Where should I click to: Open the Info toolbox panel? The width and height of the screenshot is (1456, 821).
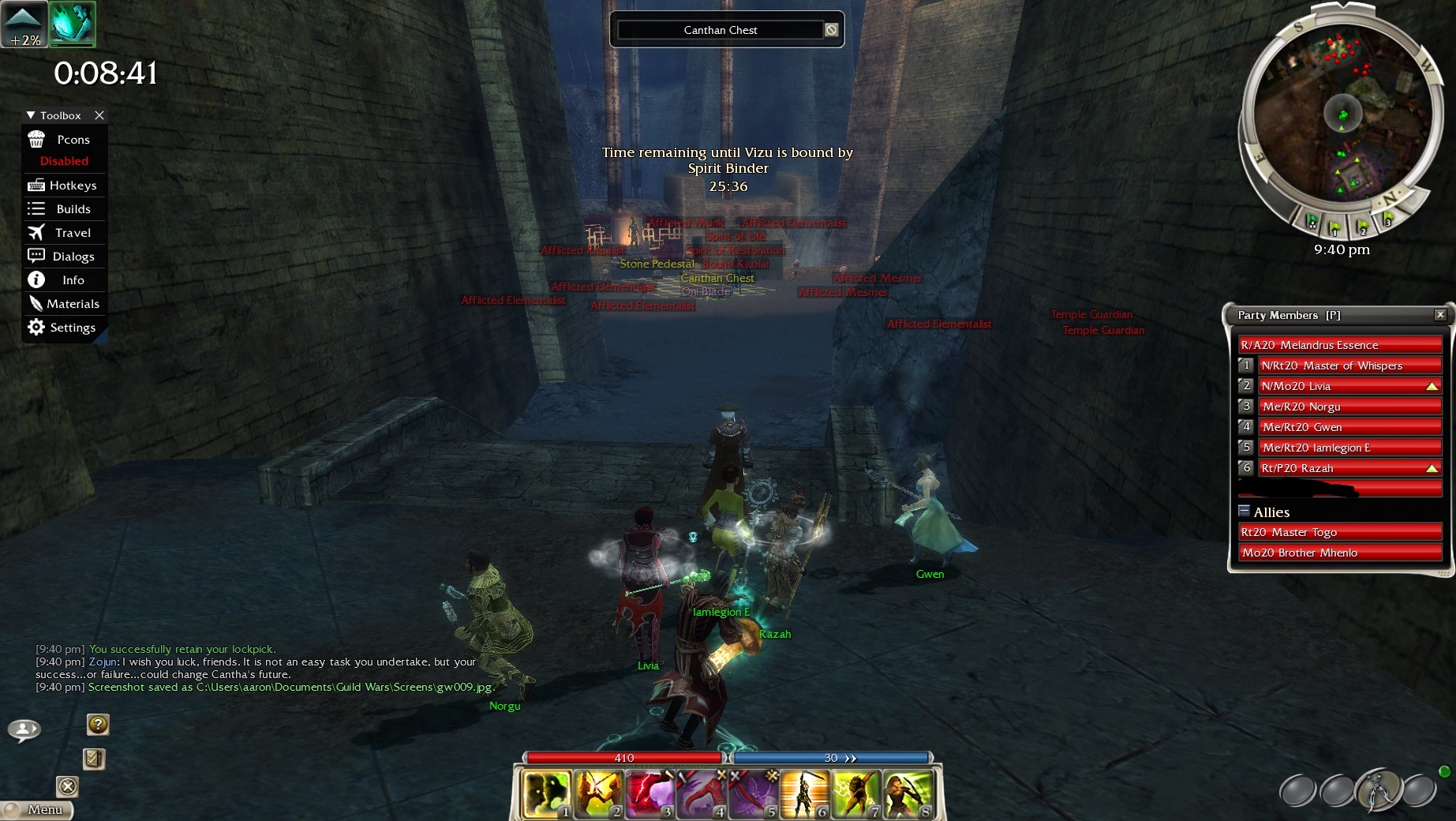pos(64,280)
